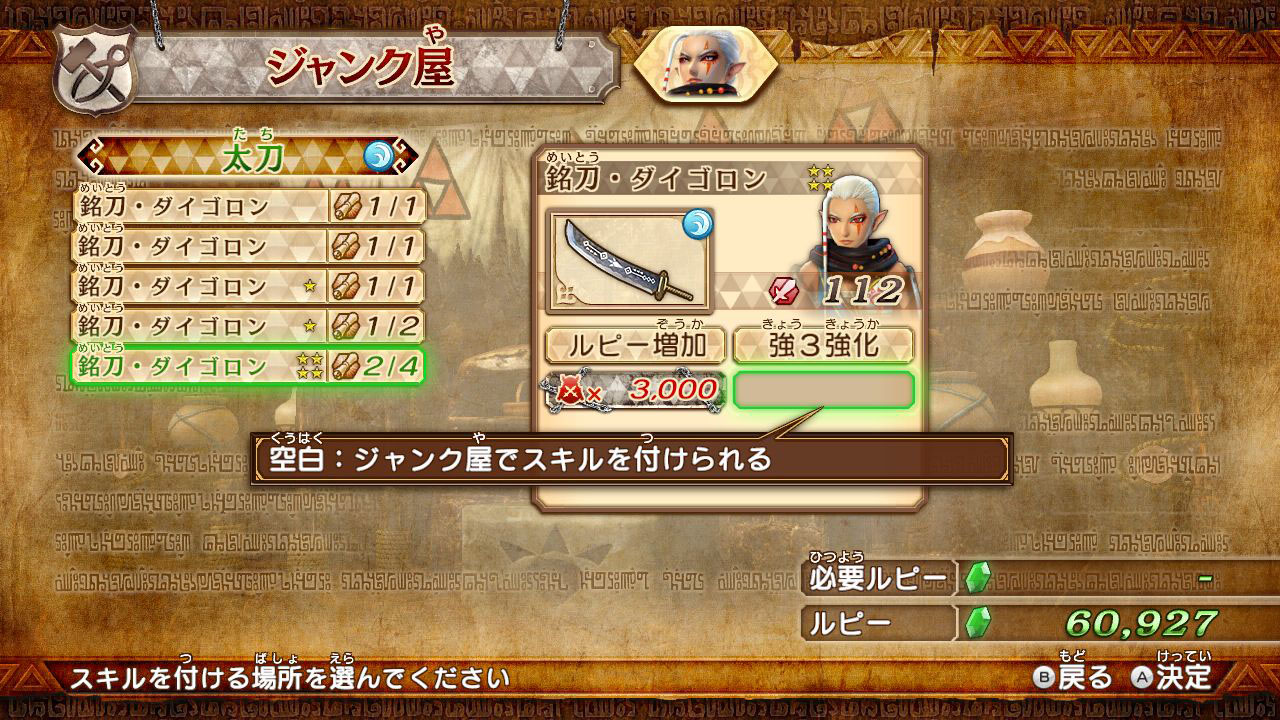Screen dimensions: 1280x720
Task: Switch weapon type with the left arrow
Action: pos(90,156)
